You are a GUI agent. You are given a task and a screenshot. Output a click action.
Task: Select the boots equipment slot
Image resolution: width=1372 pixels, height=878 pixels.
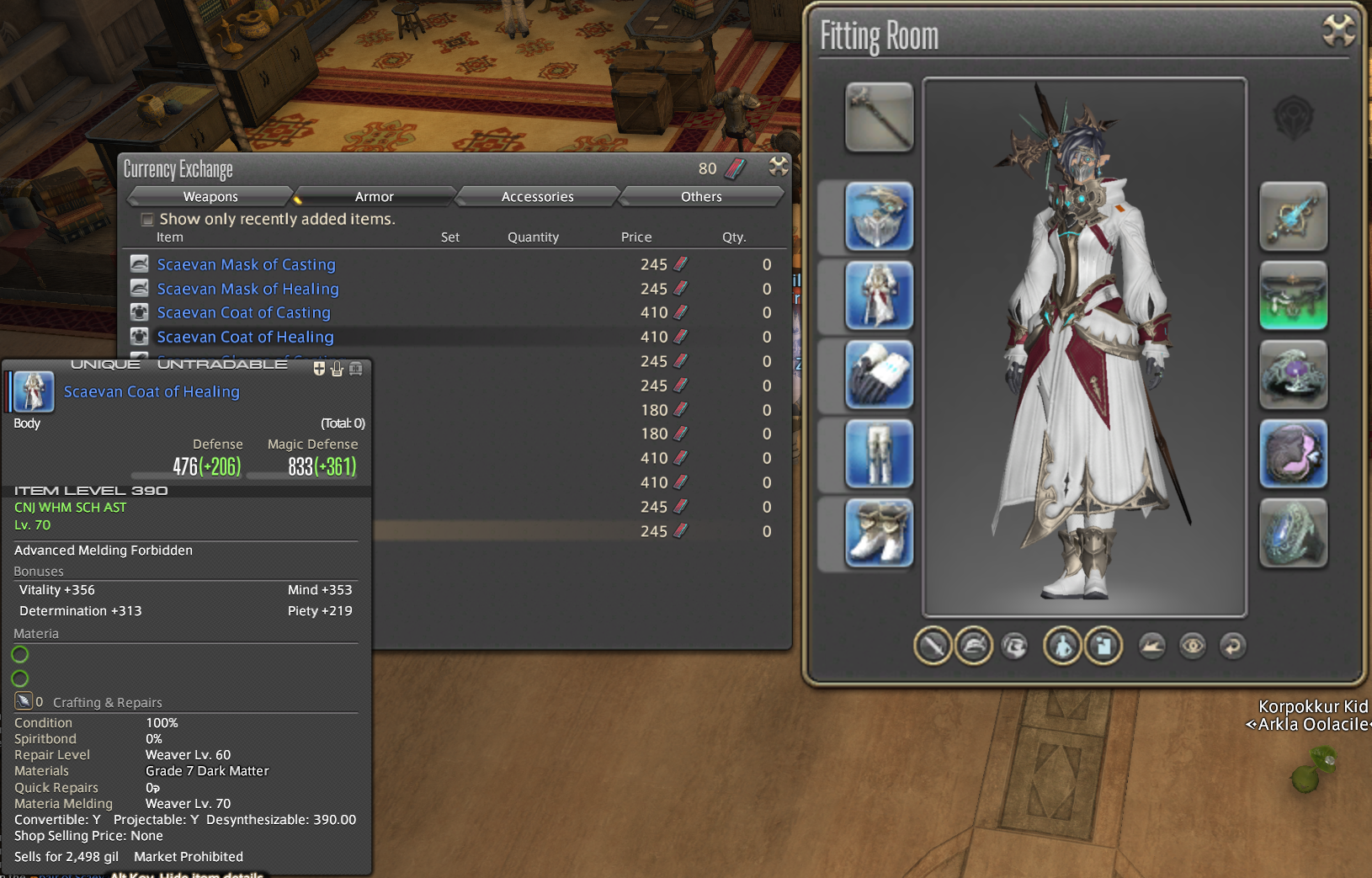879,533
